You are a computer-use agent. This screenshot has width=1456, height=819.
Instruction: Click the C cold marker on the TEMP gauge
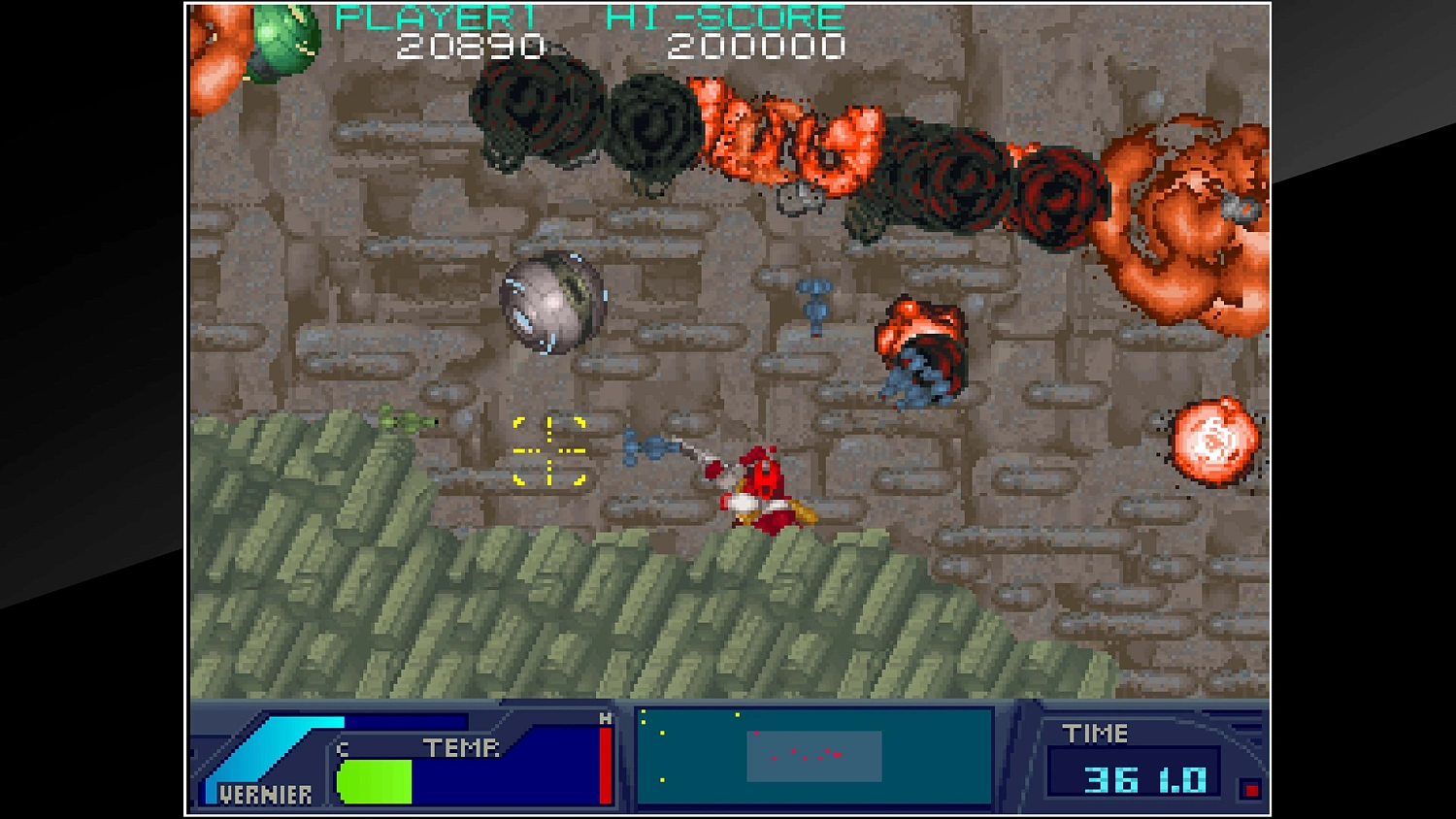(342, 748)
